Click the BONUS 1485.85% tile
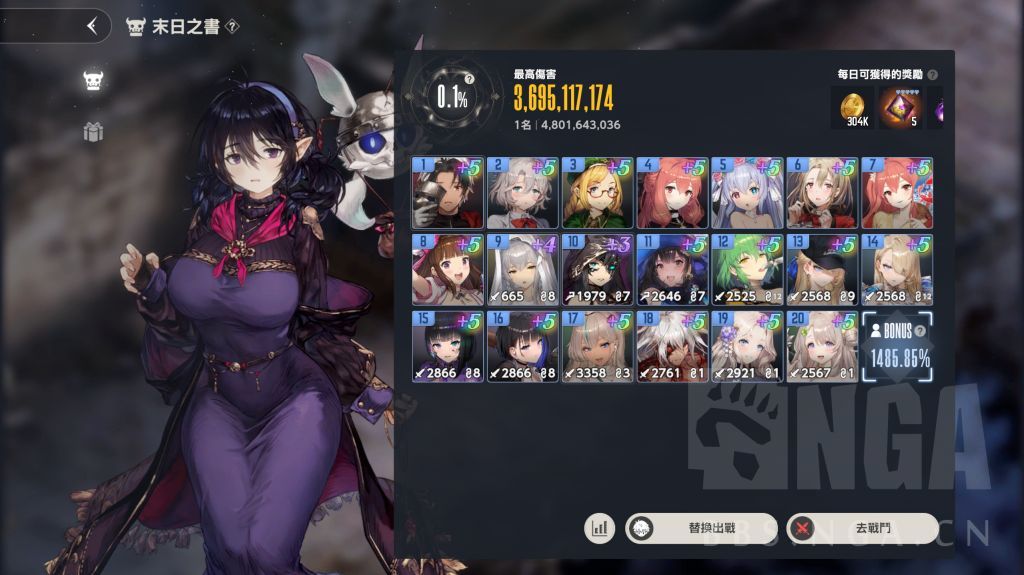 click(x=898, y=346)
